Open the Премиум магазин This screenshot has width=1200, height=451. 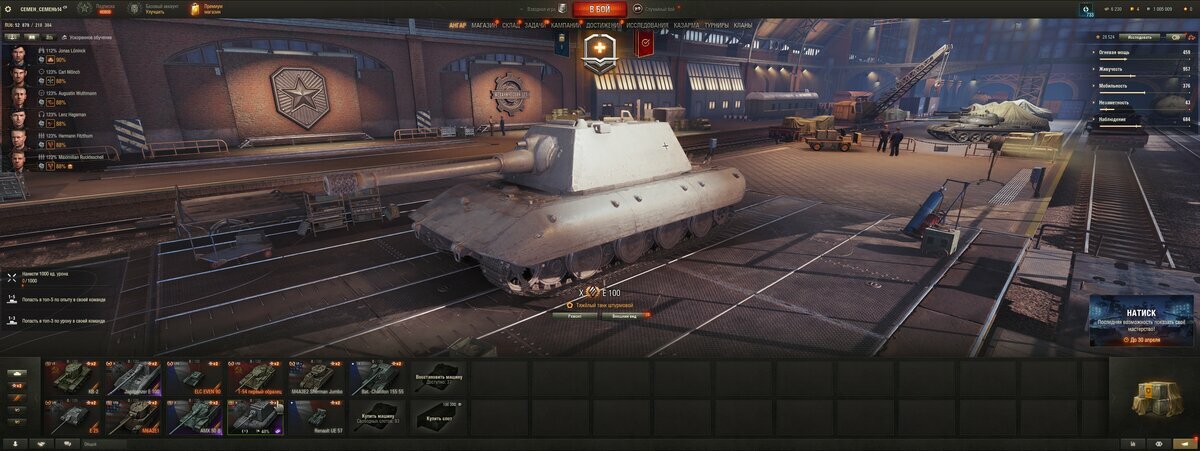pyautogui.click(x=206, y=9)
